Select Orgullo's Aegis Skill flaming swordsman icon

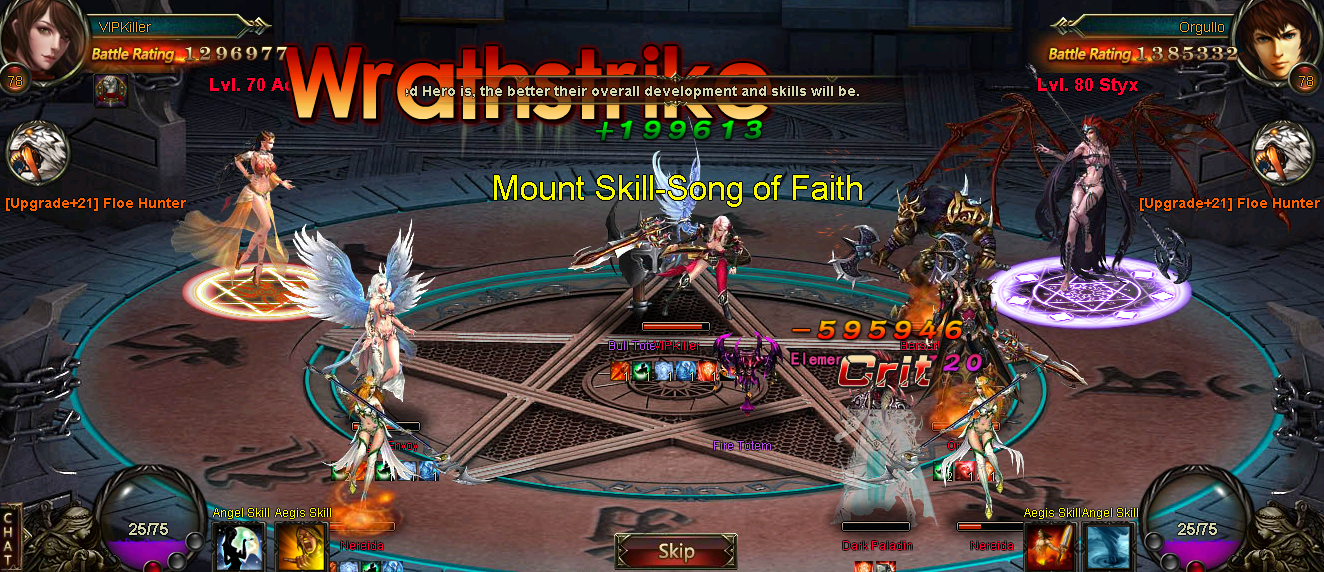1049,546
